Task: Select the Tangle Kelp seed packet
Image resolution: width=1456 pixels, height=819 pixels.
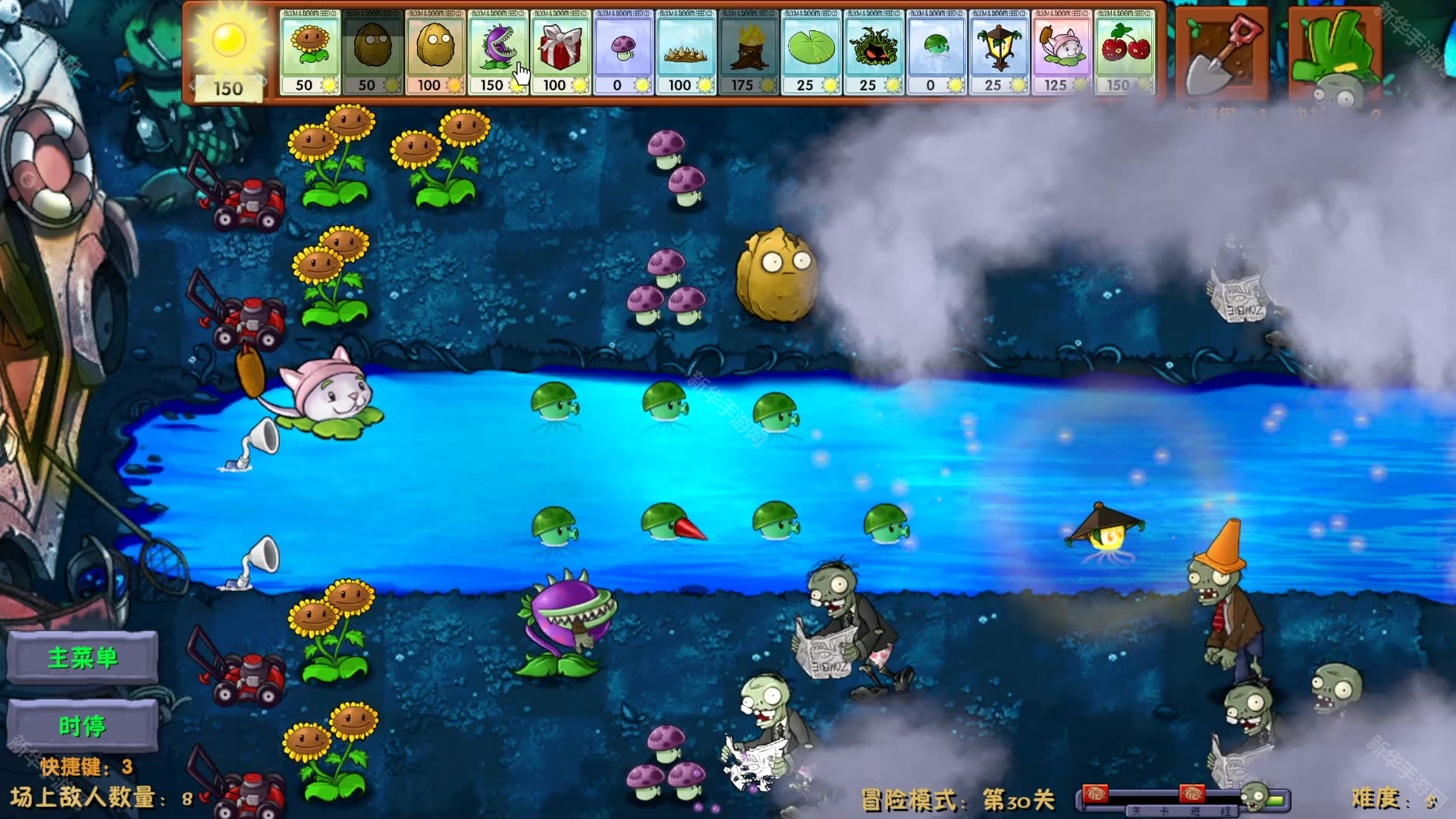Action: [x=874, y=52]
